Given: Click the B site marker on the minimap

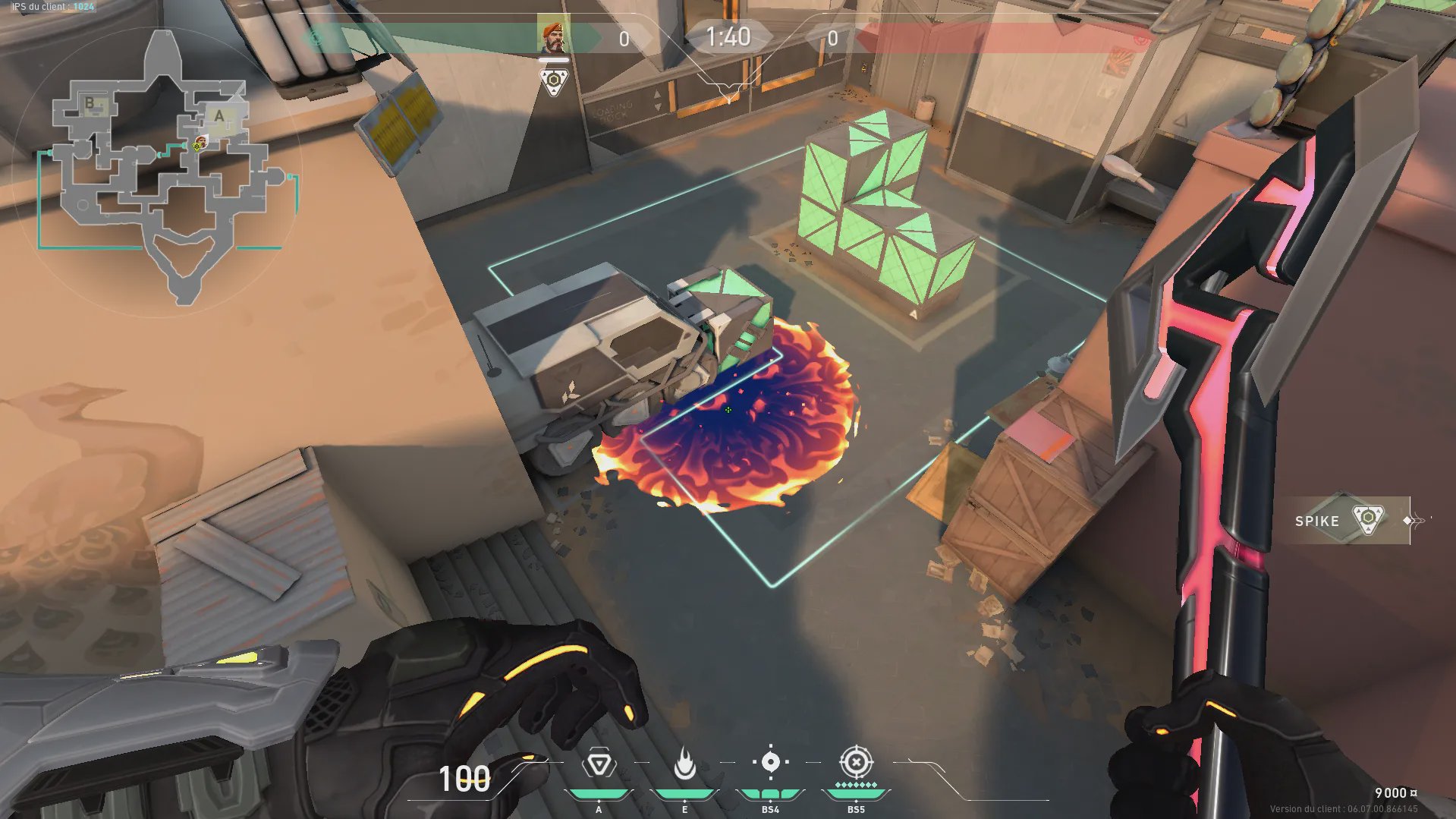Looking at the screenshot, I should coord(90,103).
